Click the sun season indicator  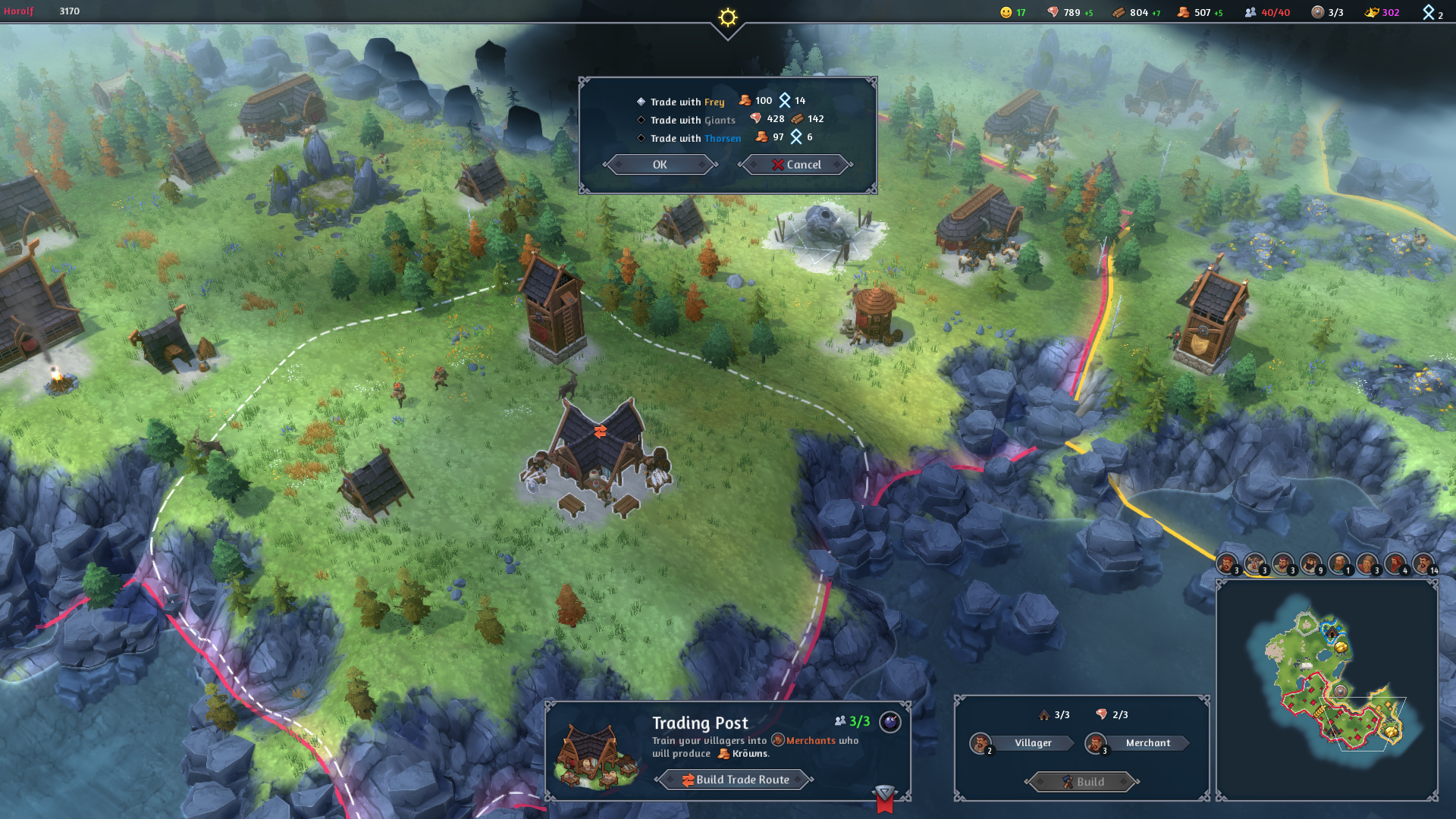point(728,17)
